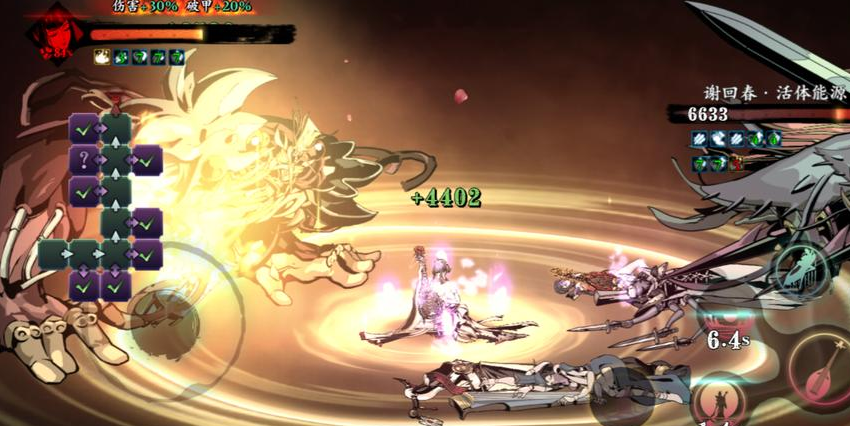Select the question mark room on minimap
This screenshot has height=426, width=850.
pos(84,159)
